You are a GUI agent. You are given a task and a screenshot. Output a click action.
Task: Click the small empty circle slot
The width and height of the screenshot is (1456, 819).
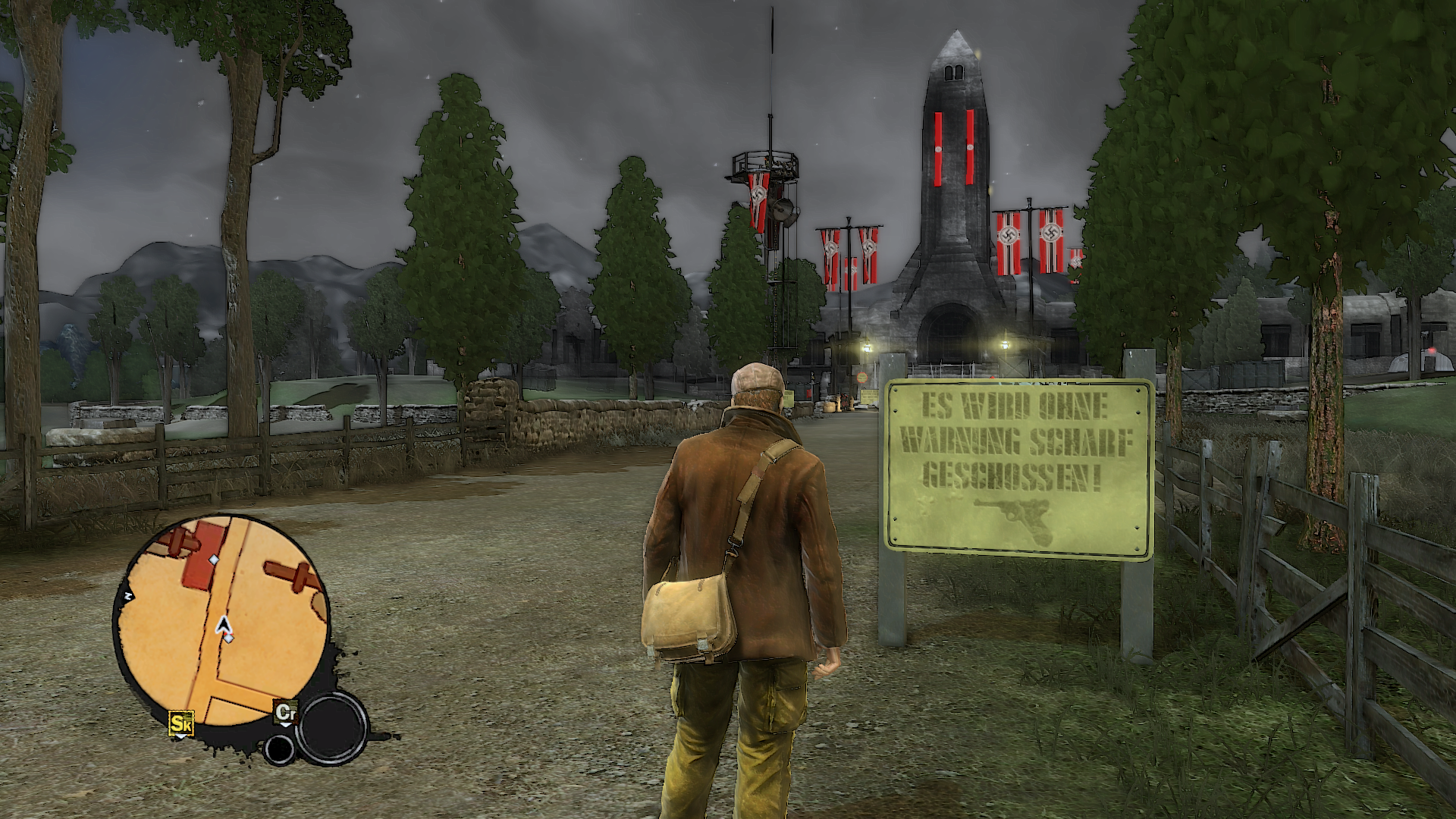(280, 749)
